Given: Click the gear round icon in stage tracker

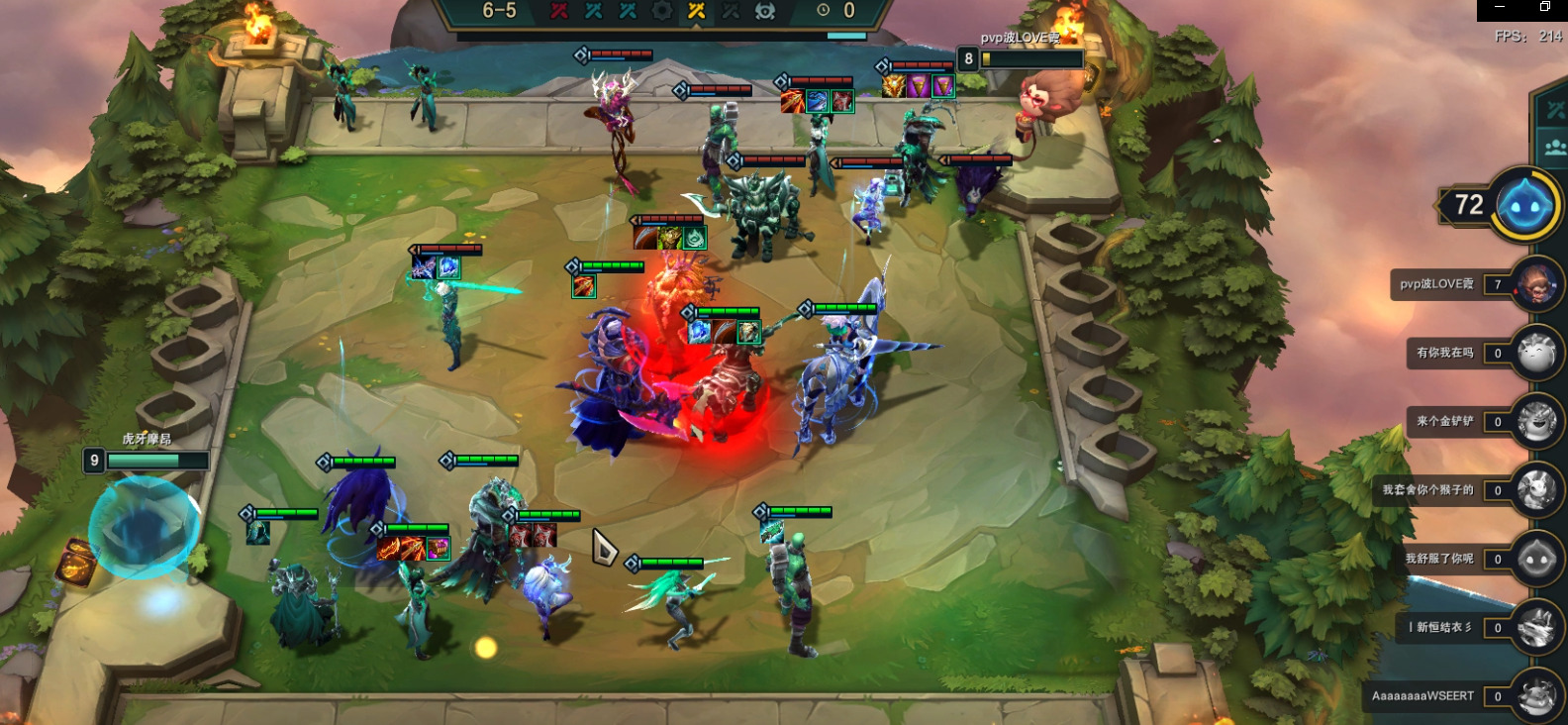Looking at the screenshot, I should click(x=662, y=11).
